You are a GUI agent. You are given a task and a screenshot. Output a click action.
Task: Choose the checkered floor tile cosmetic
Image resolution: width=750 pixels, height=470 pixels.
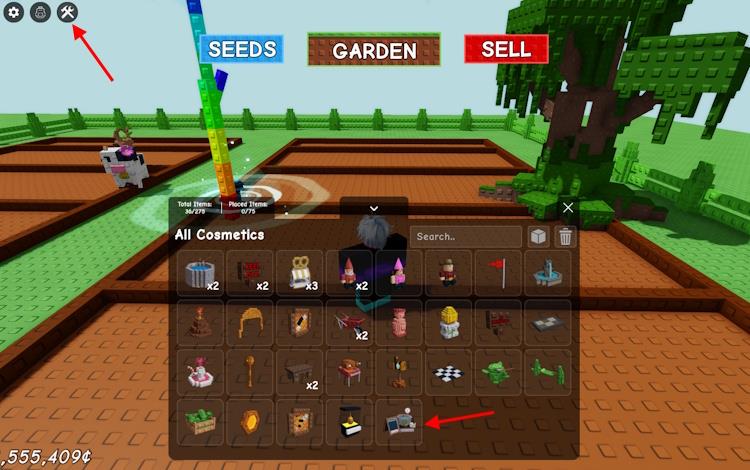point(449,373)
